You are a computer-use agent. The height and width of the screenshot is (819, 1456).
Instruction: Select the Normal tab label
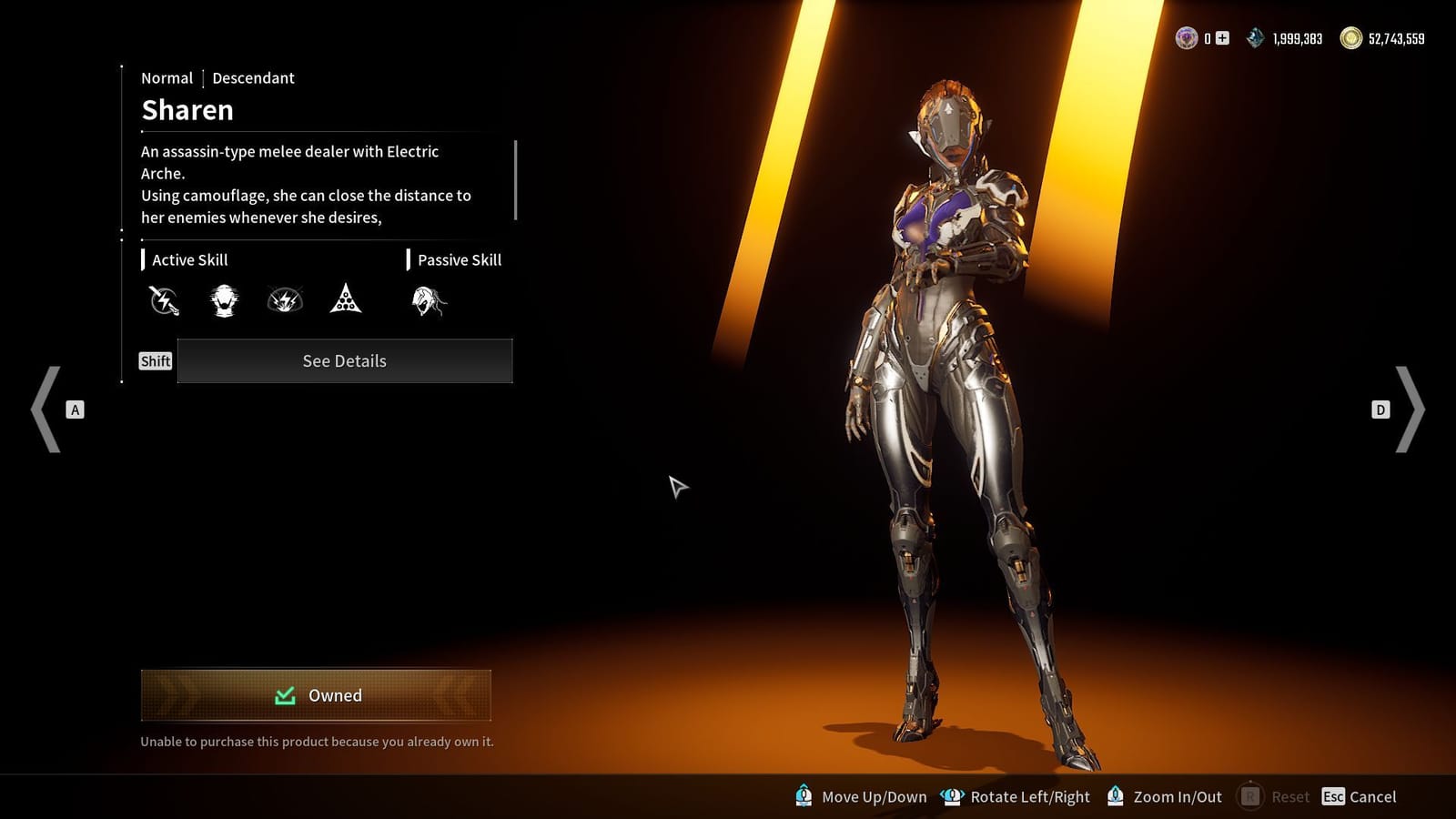point(167,77)
